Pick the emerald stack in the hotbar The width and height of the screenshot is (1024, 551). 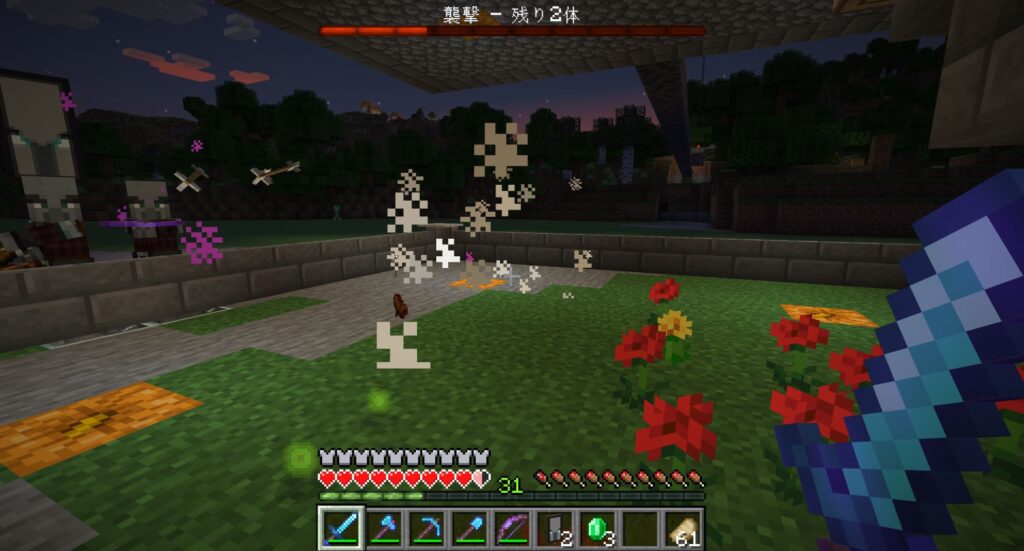point(598,527)
